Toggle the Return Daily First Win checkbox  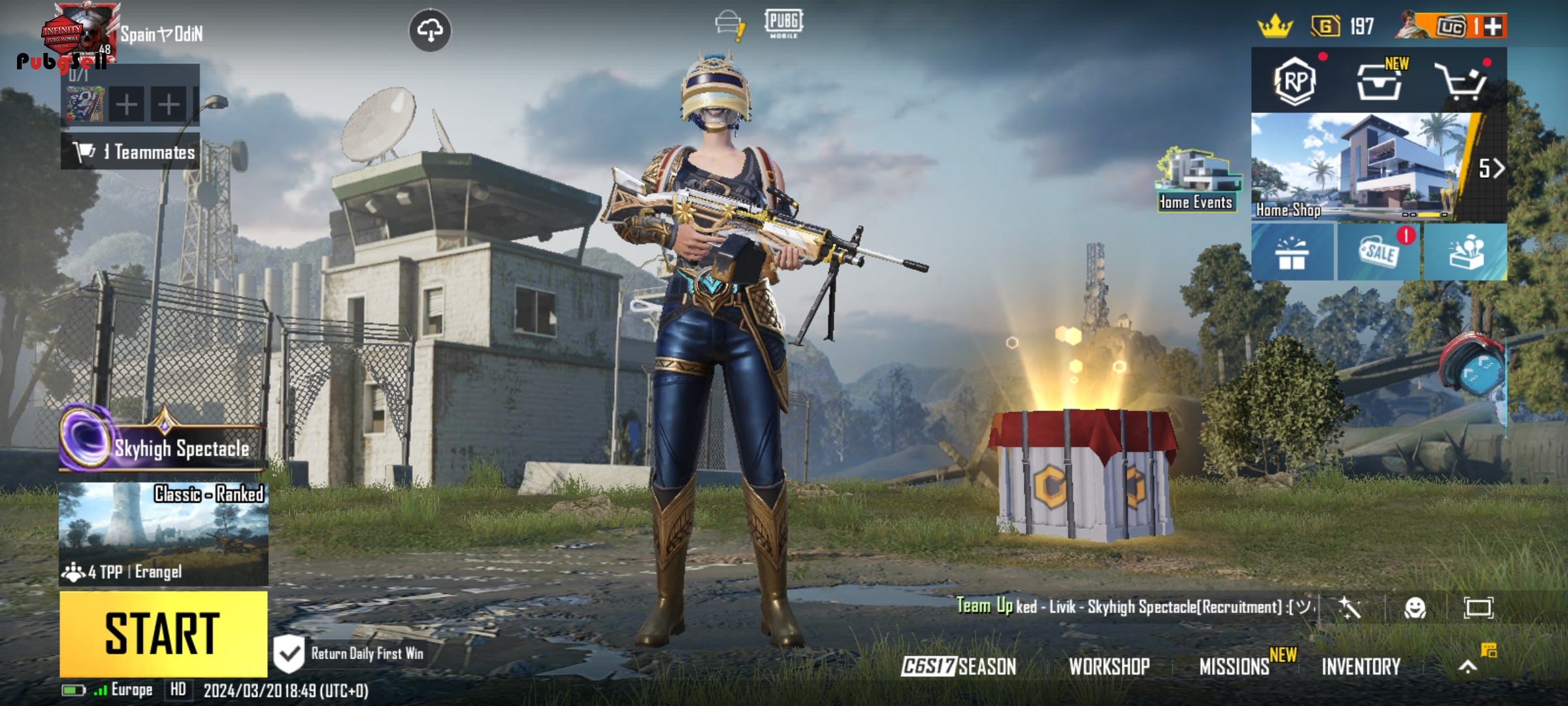click(288, 653)
